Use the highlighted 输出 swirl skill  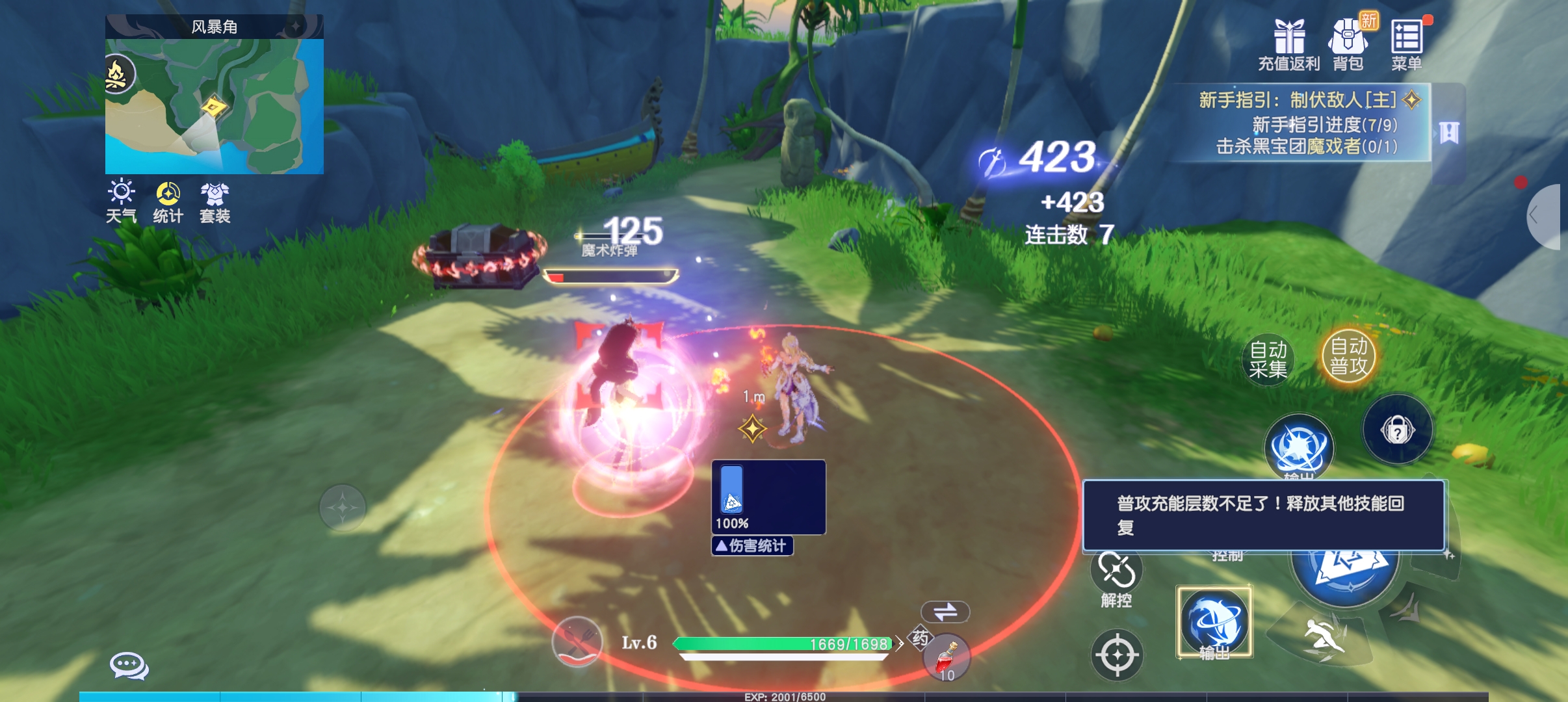point(1214,623)
